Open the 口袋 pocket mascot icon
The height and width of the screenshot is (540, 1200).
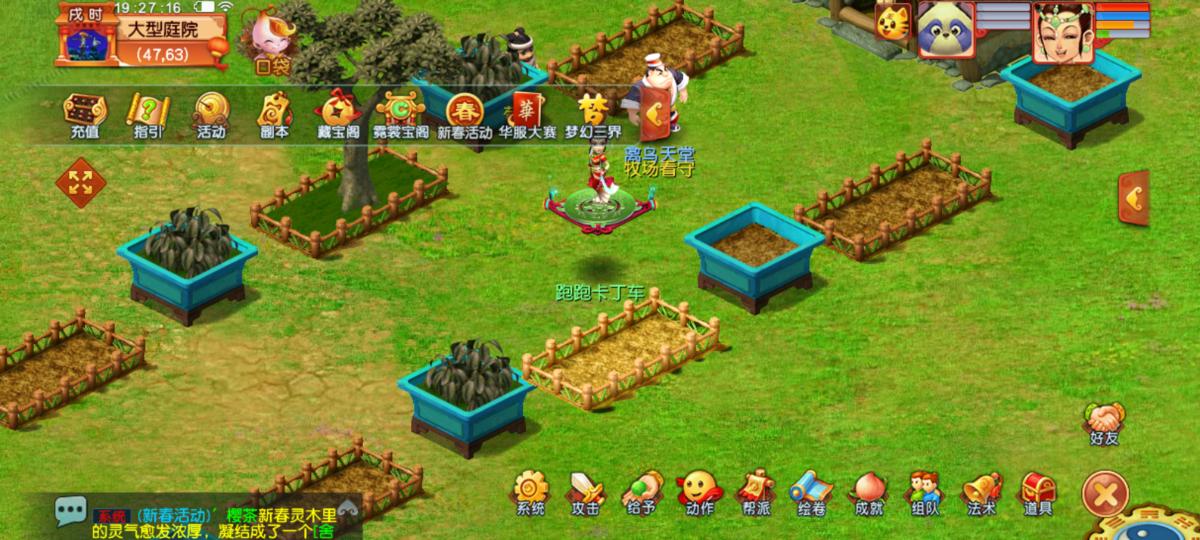point(270,42)
